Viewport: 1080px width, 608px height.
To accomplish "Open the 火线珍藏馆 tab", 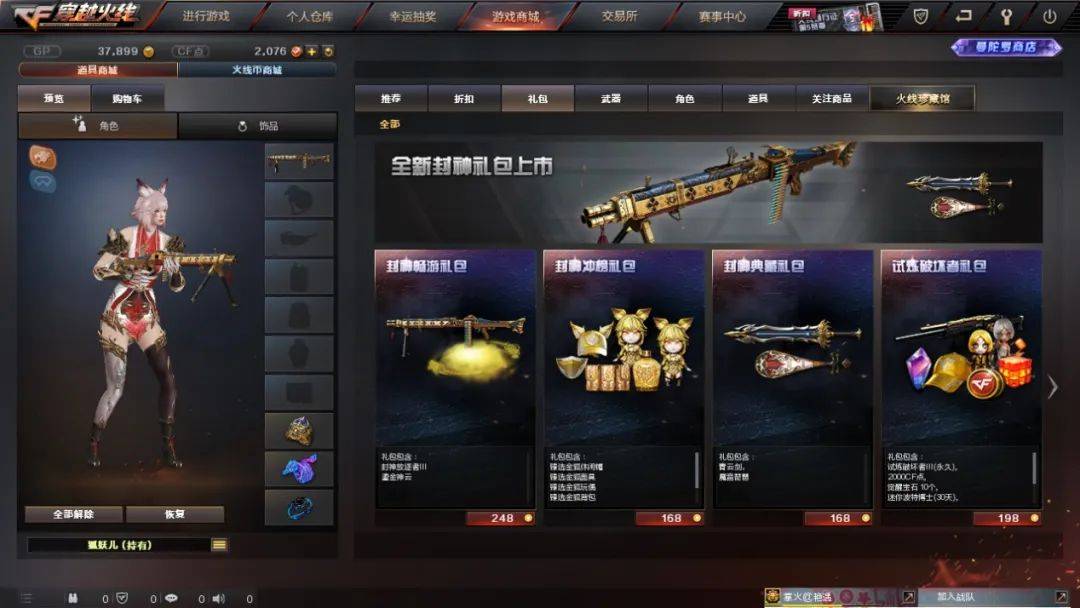I will tap(921, 98).
